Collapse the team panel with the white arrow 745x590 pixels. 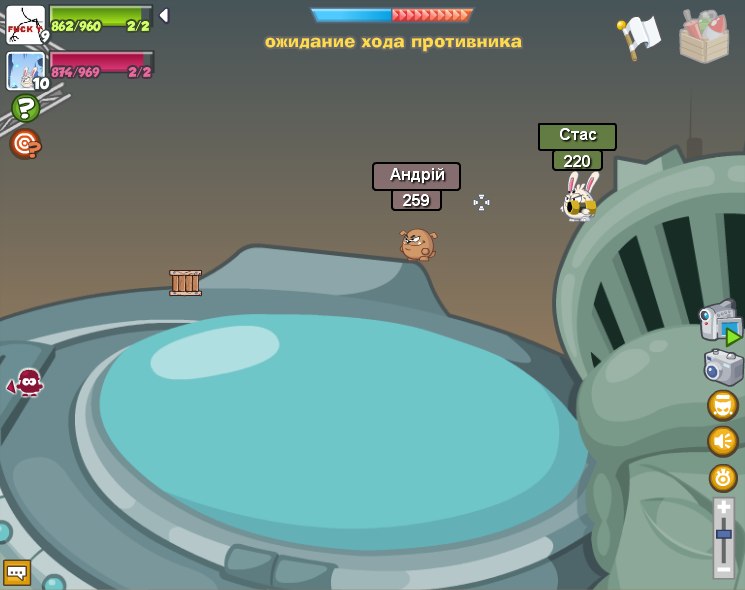tap(164, 16)
